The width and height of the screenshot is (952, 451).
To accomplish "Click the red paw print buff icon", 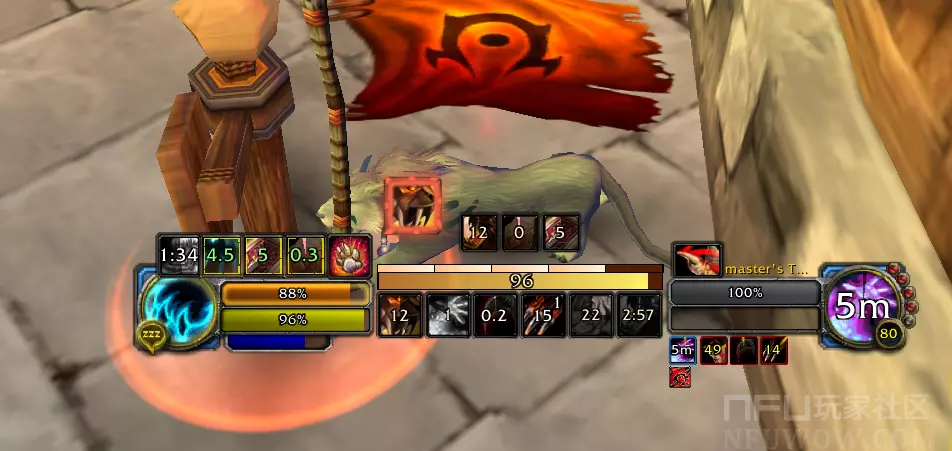I will coord(351,254).
